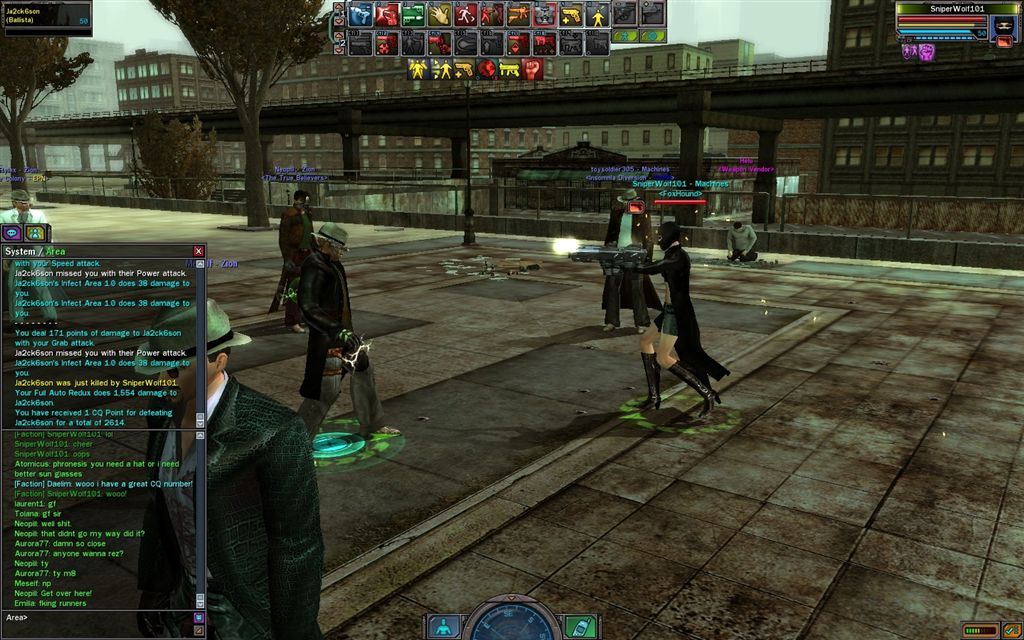Screen dimensions: 1024x640
Task: Click the compass dial at bottom center
Action: 511,622
